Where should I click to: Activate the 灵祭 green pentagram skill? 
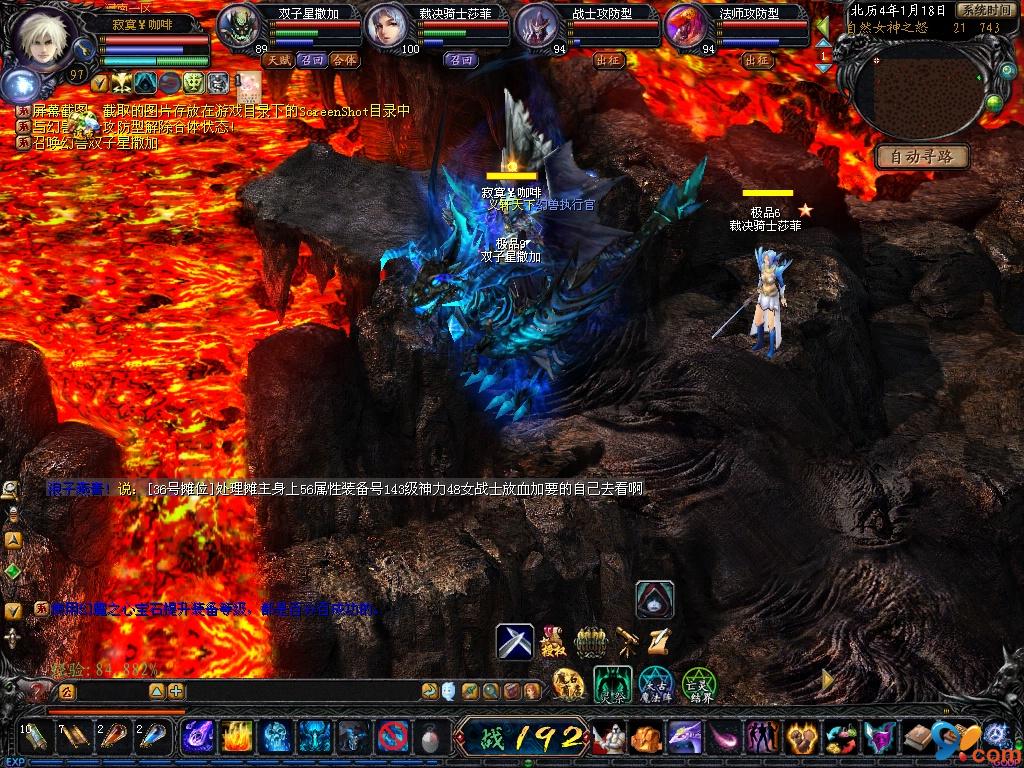[611, 684]
